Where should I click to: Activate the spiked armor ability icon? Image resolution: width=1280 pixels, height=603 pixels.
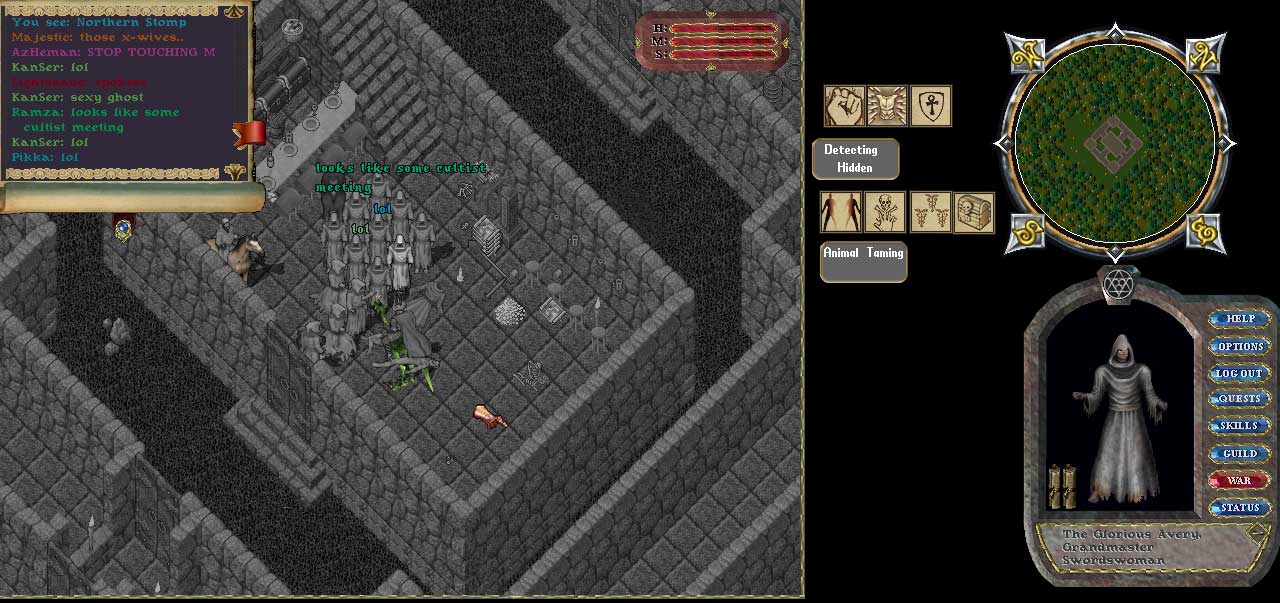887,106
